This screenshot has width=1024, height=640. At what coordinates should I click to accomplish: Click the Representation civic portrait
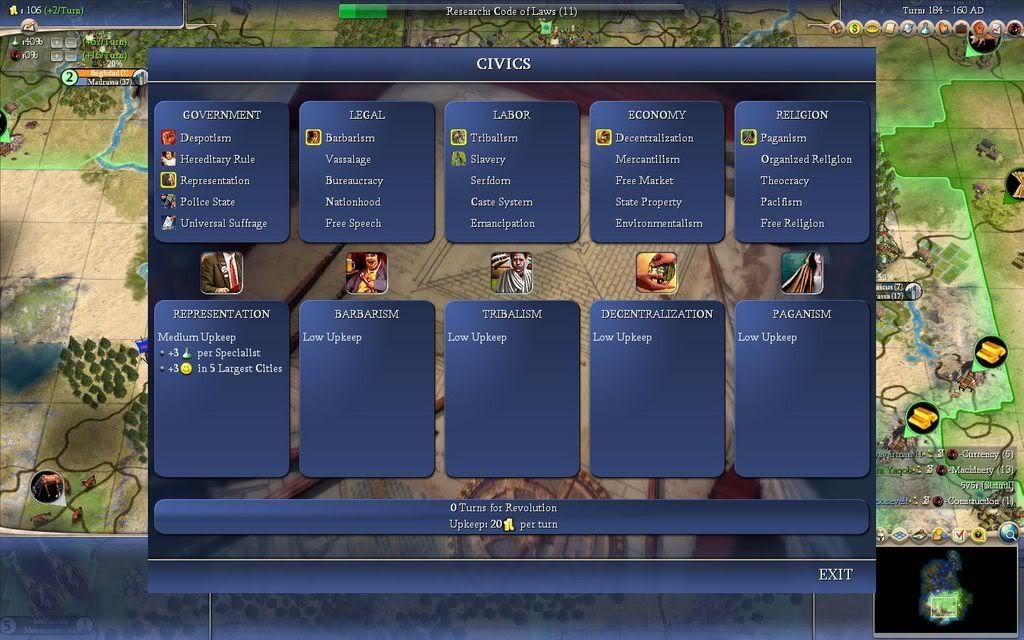[x=221, y=272]
